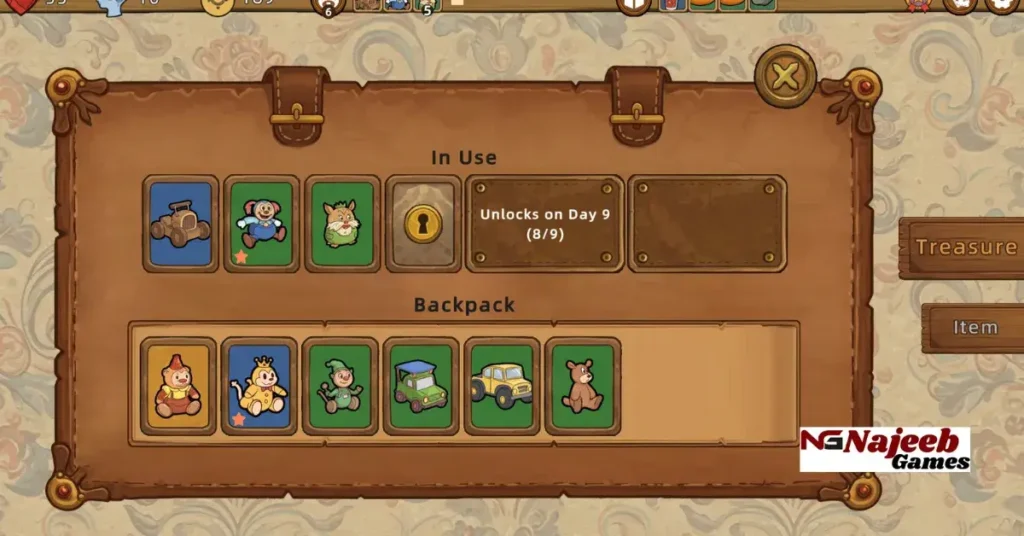
Task: Switch to the Treasure tab
Action: [964, 247]
